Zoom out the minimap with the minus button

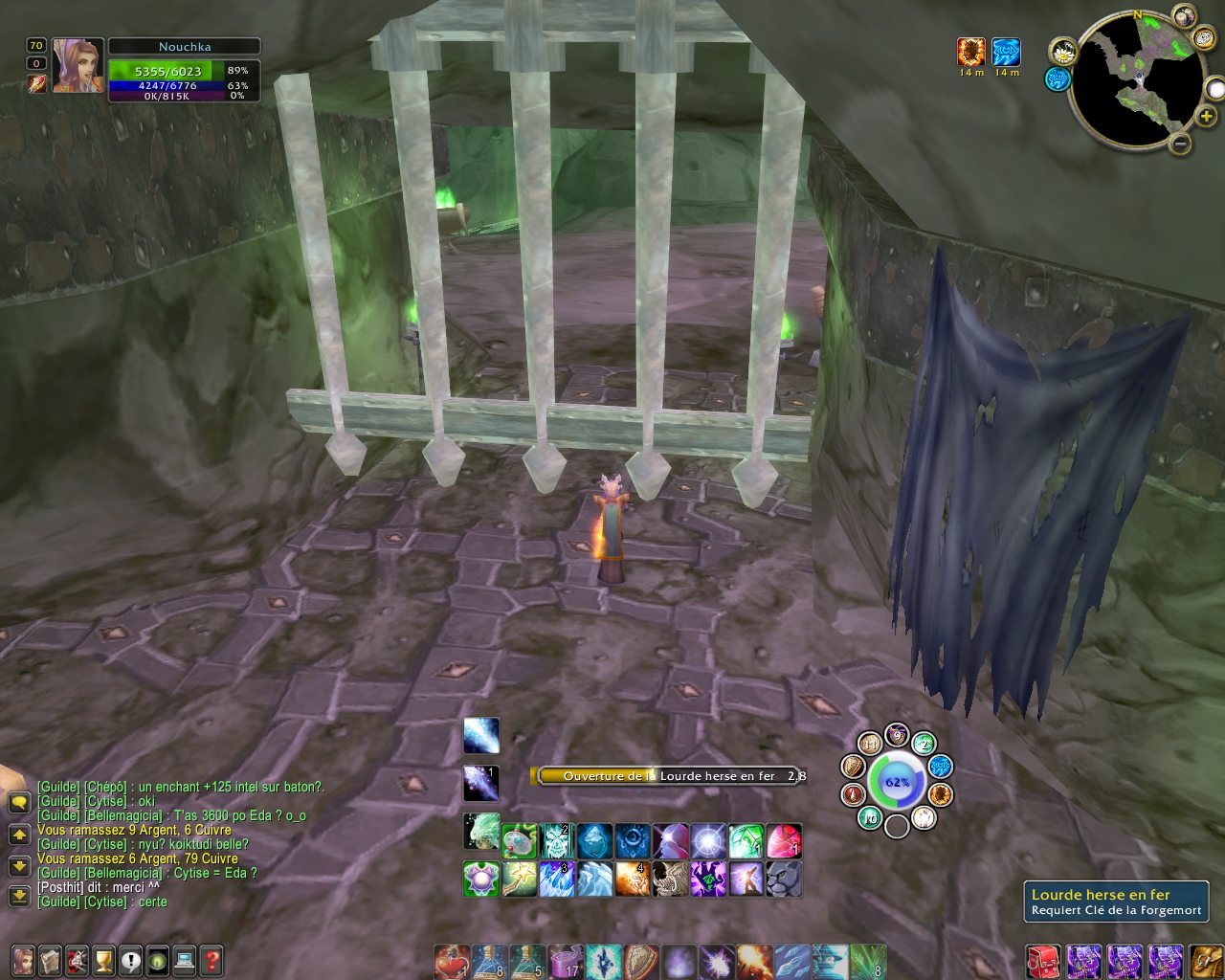(x=1180, y=145)
